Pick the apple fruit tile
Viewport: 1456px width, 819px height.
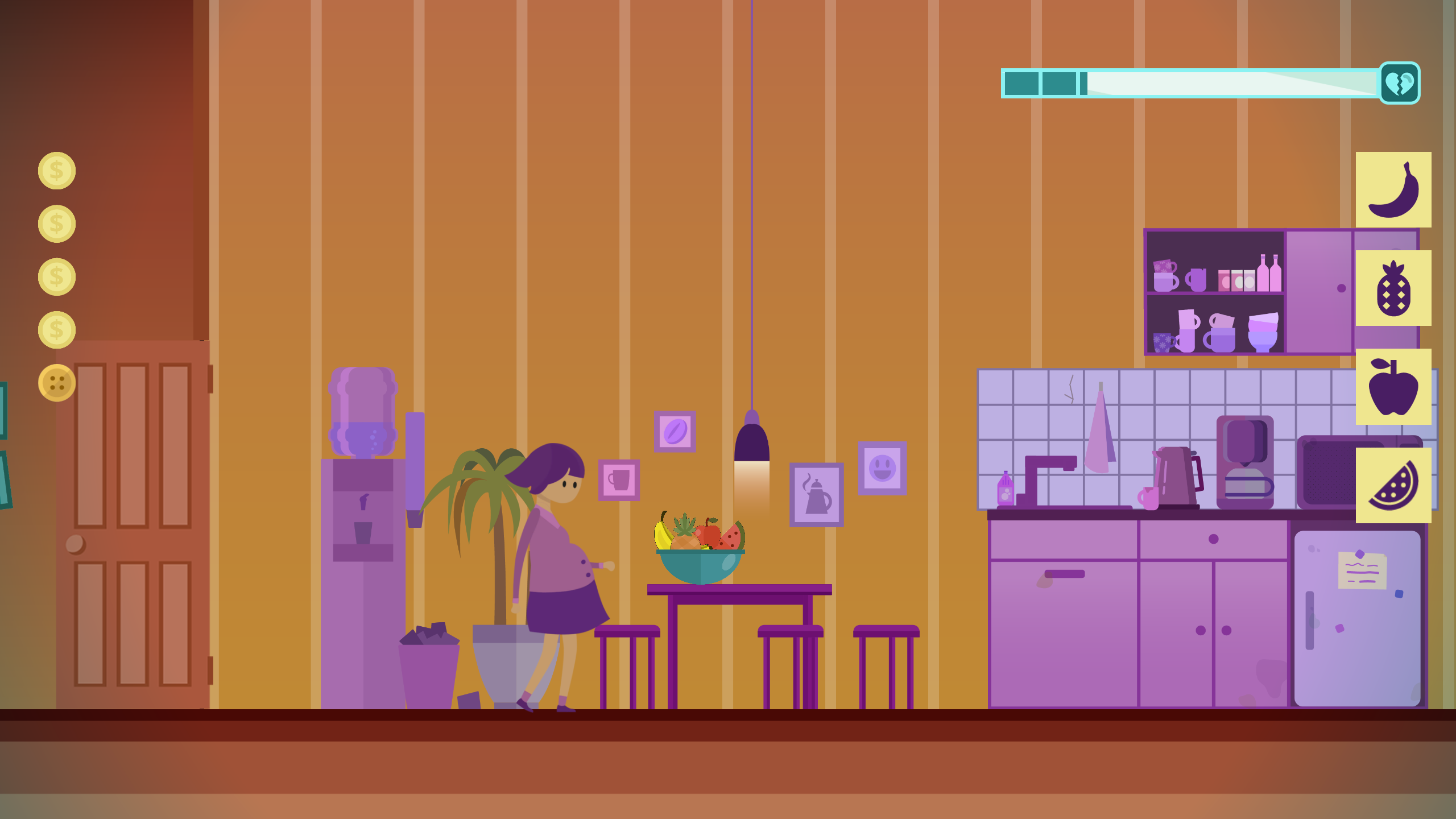pyautogui.click(x=1393, y=386)
